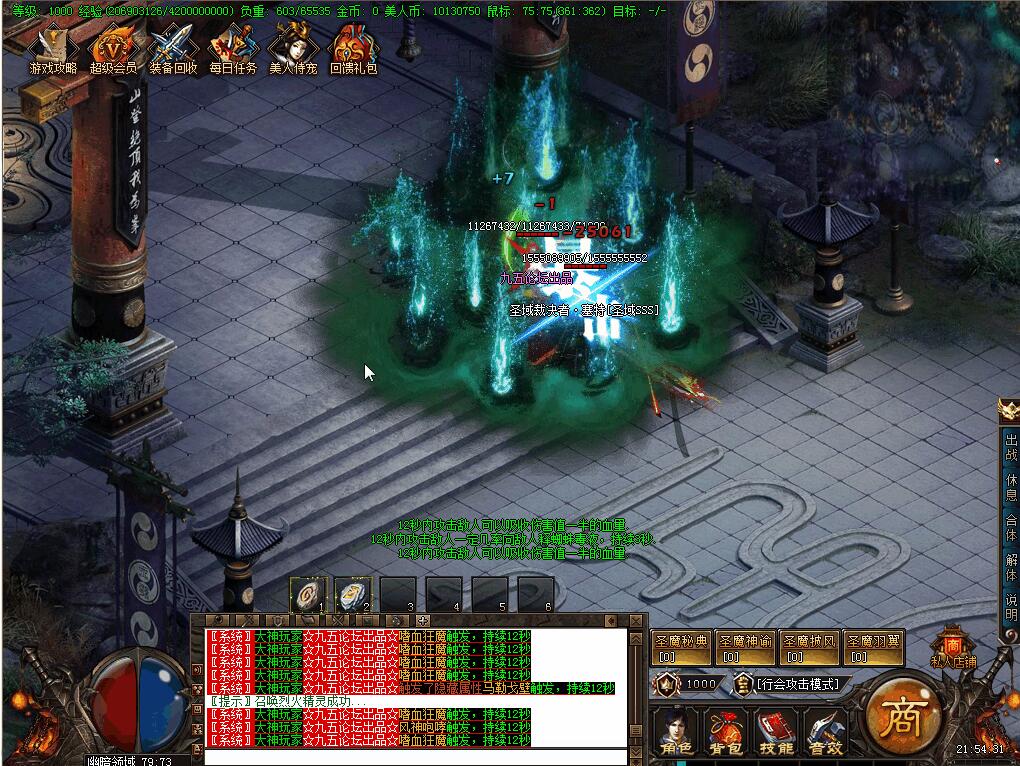Open the 美人侍宠 companion panel
Image resolution: width=1020 pixels, height=766 pixels.
point(293,50)
